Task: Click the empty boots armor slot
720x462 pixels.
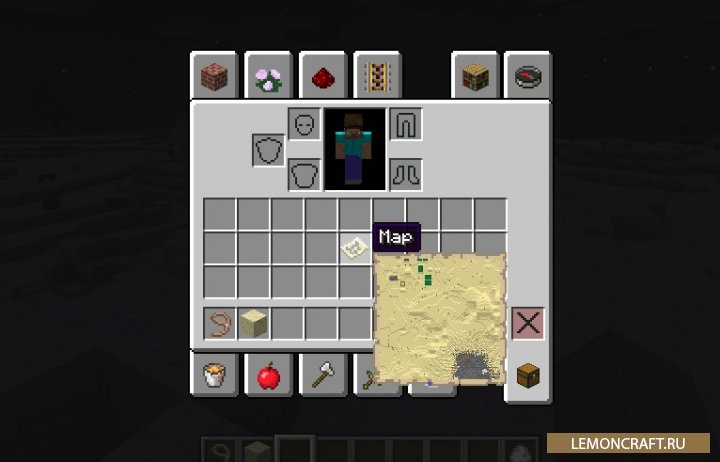Action: [x=405, y=174]
